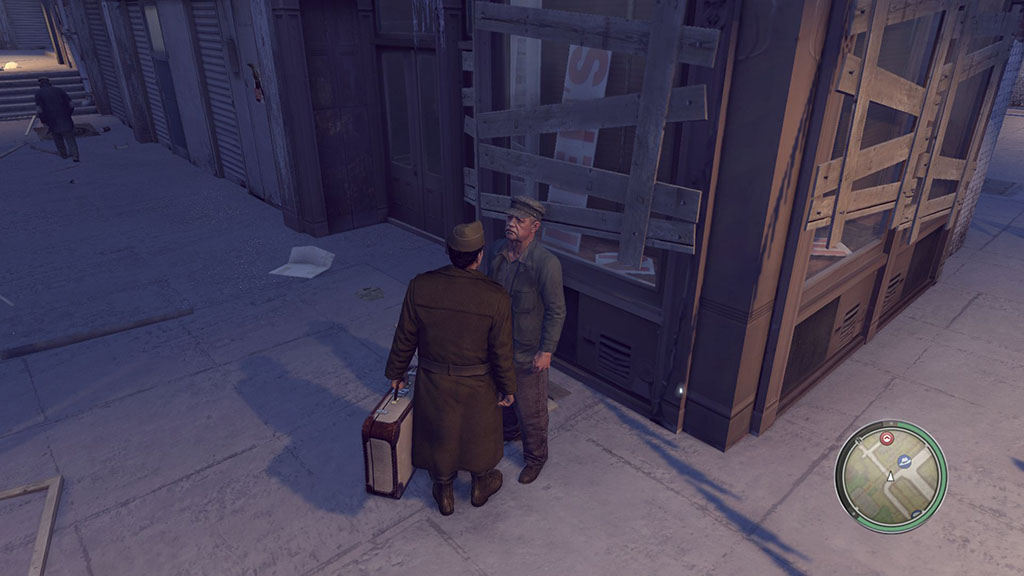This screenshot has height=576, width=1024.
Task: Select the blue hat marker near the minimap's center
Action: click(x=904, y=461)
